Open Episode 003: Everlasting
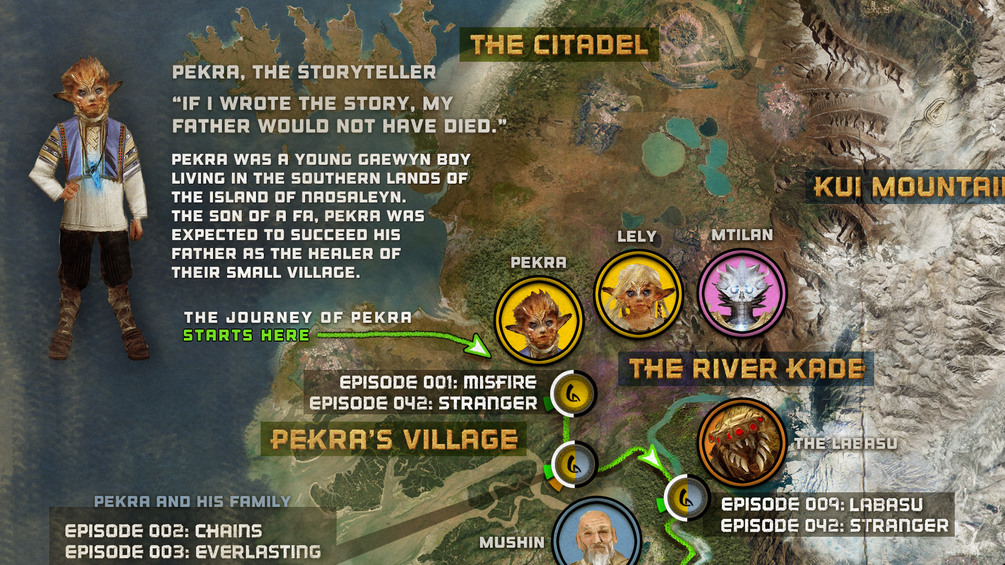The image size is (1005, 565). (x=192, y=552)
